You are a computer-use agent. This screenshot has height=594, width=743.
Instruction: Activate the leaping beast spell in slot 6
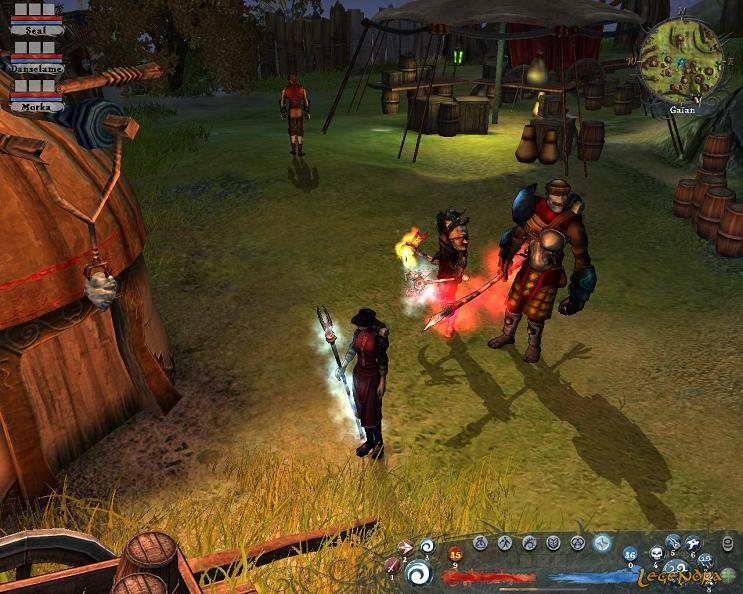692,543
